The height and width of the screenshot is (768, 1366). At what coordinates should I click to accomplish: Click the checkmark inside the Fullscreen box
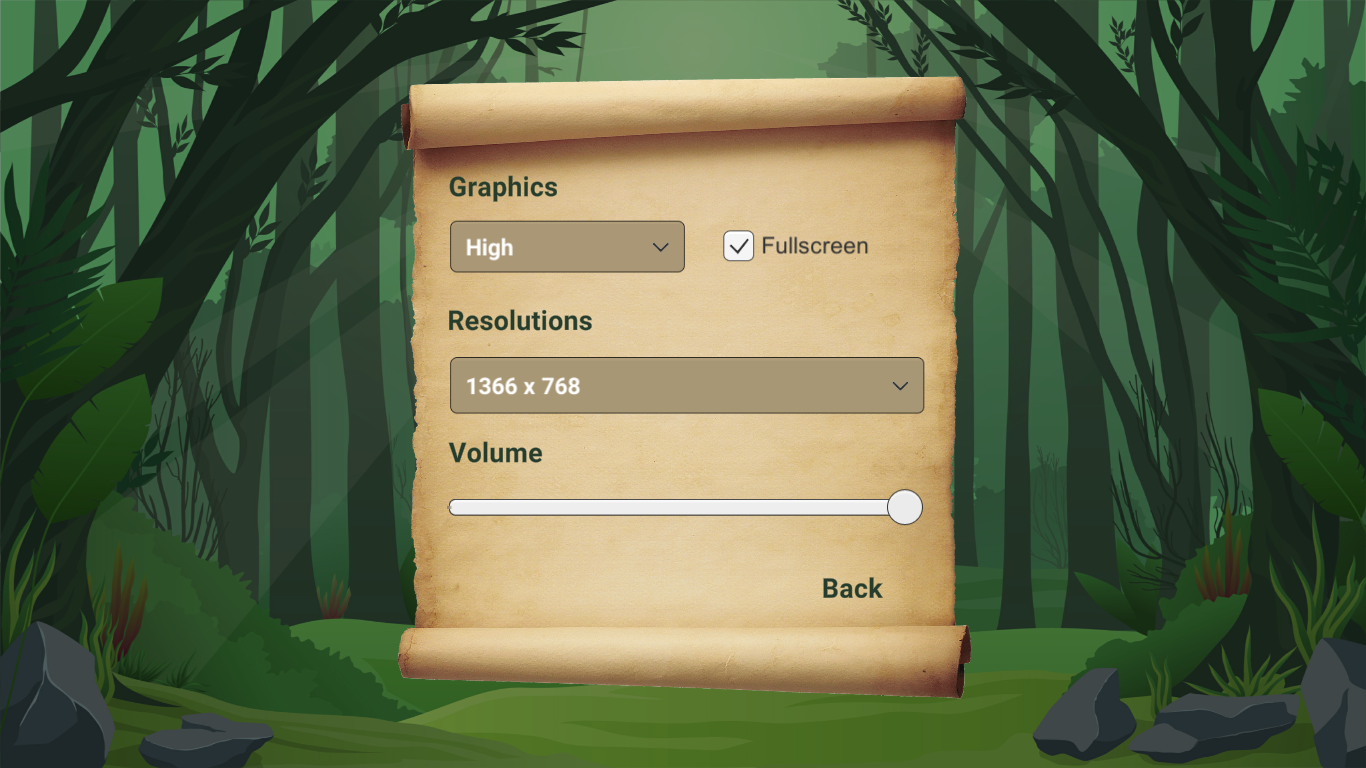pyautogui.click(x=739, y=246)
